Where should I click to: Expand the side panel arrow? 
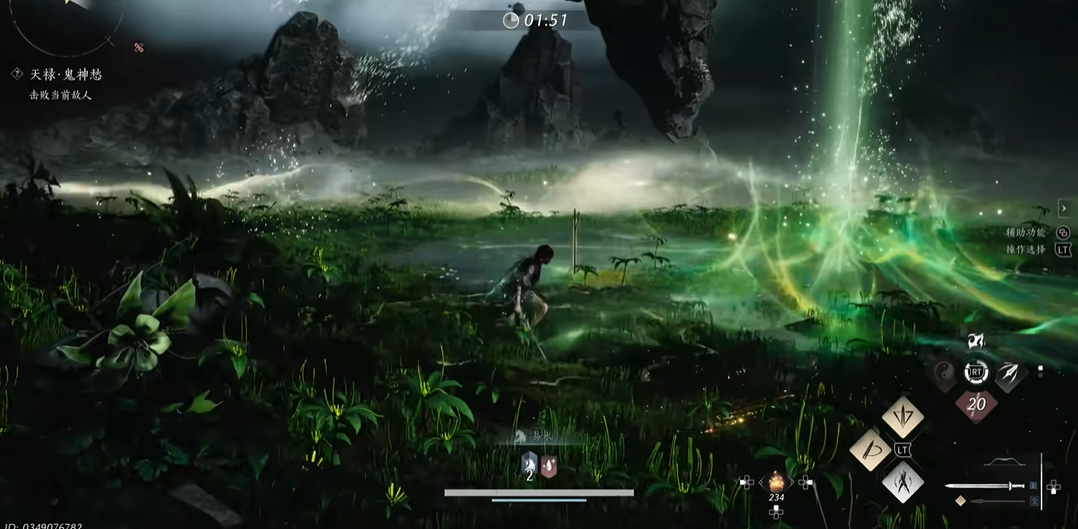pos(1063,208)
